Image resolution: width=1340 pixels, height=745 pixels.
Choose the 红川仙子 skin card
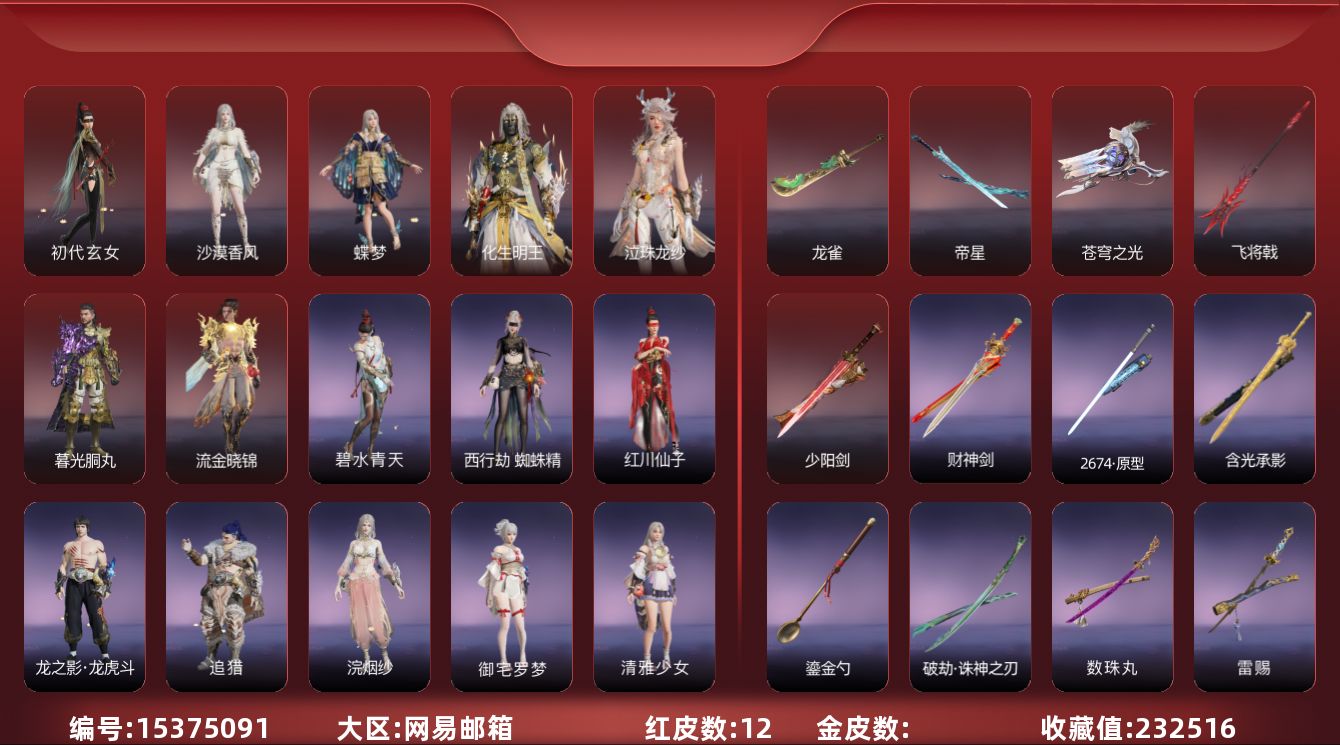(654, 388)
